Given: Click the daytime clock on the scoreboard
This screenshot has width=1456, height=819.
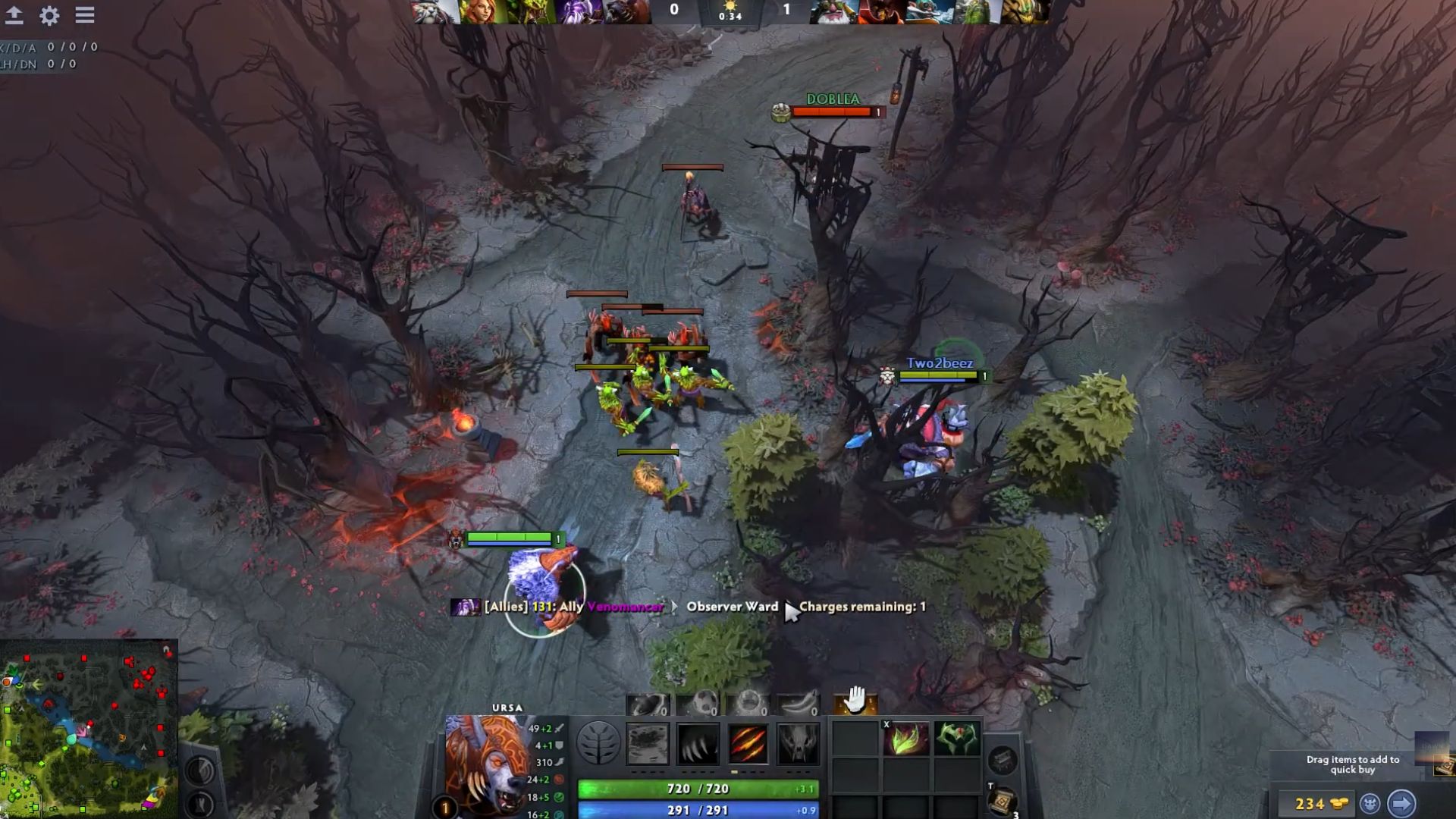Looking at the screenshot, I should click(730, 11).
